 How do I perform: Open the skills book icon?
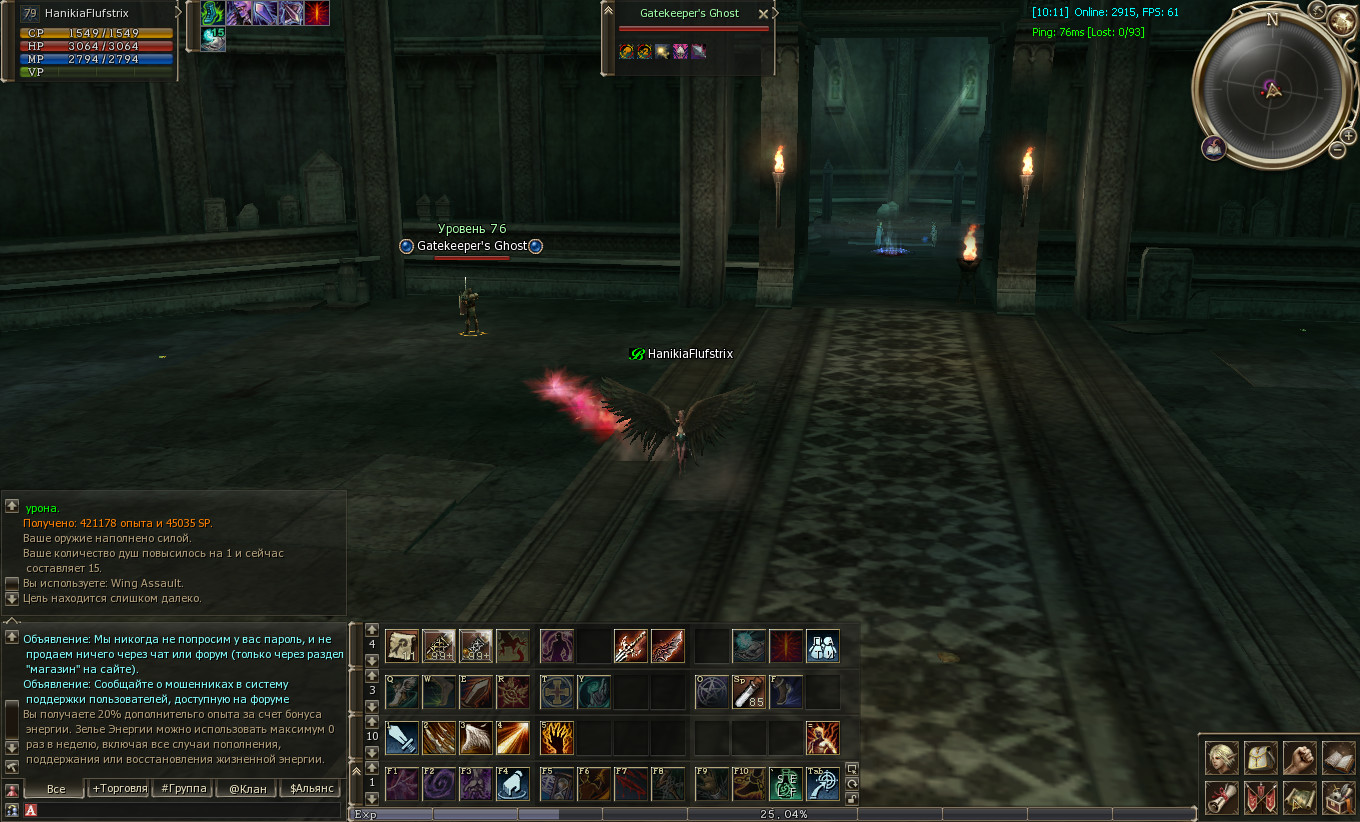click(x=1339, y=757)
